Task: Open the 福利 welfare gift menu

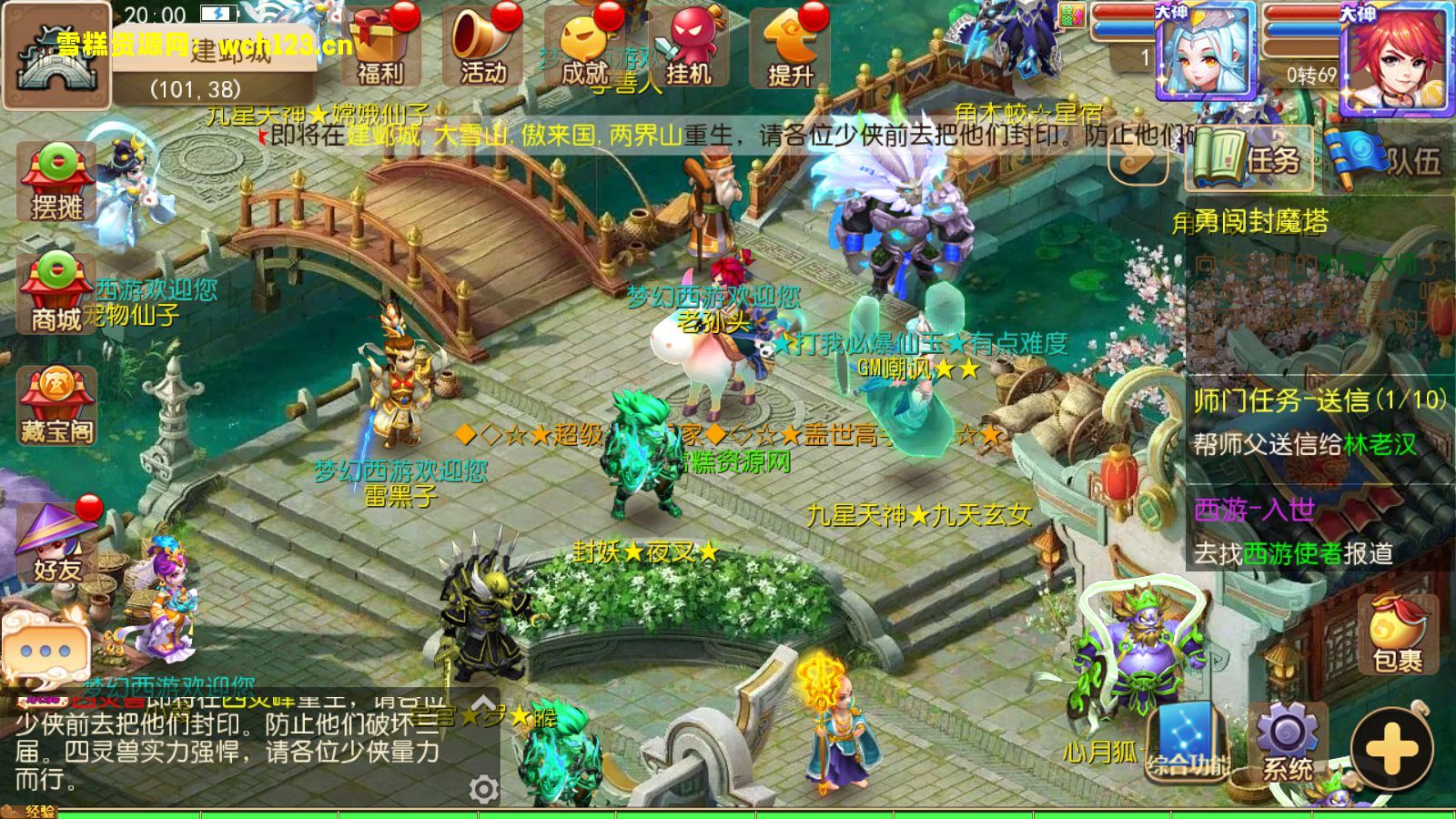Action: click(381, 47)
